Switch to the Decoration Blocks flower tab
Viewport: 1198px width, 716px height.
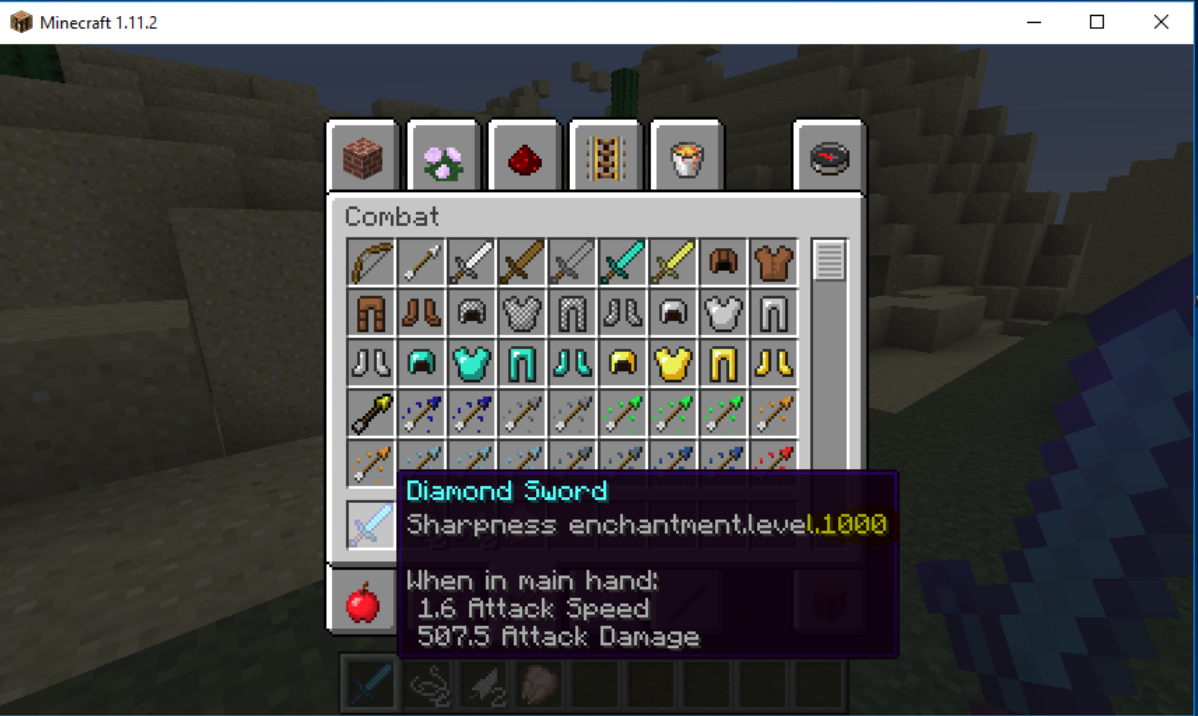click(444, 157)
